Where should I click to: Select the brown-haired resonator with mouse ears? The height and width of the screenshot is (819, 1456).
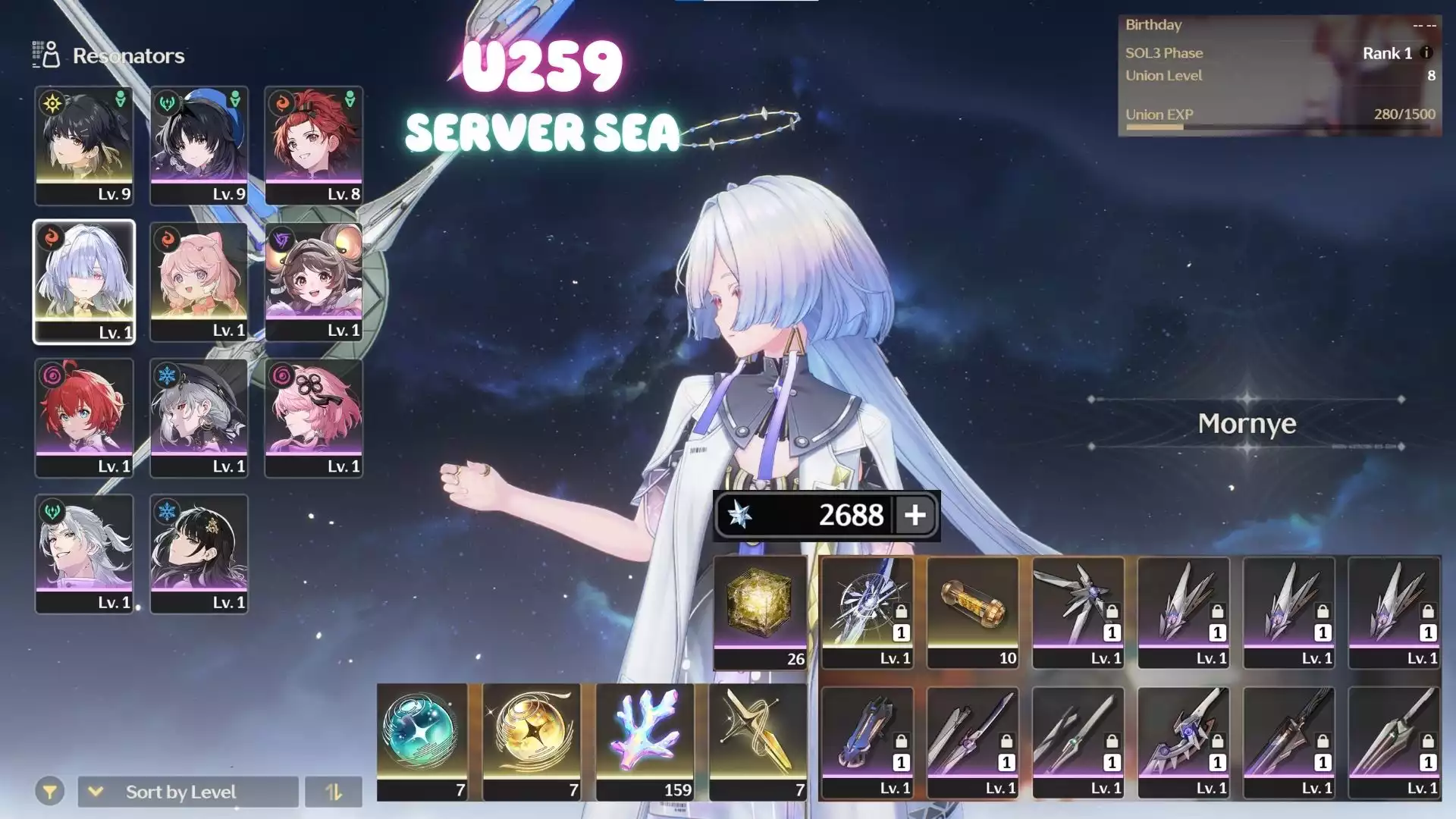tap(313, 282)
